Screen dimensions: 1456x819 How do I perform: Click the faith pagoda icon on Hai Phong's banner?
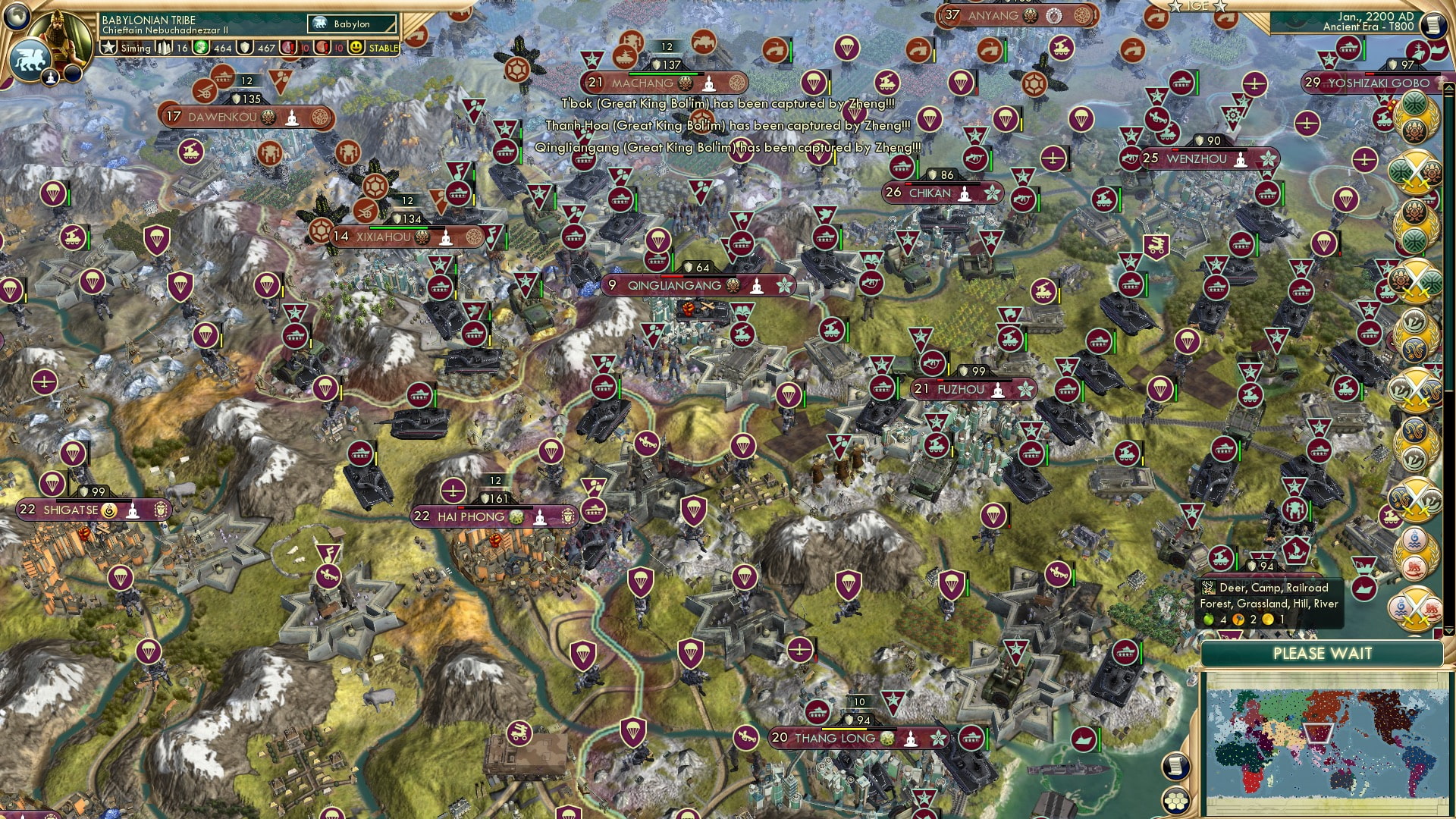coord(540,517)
